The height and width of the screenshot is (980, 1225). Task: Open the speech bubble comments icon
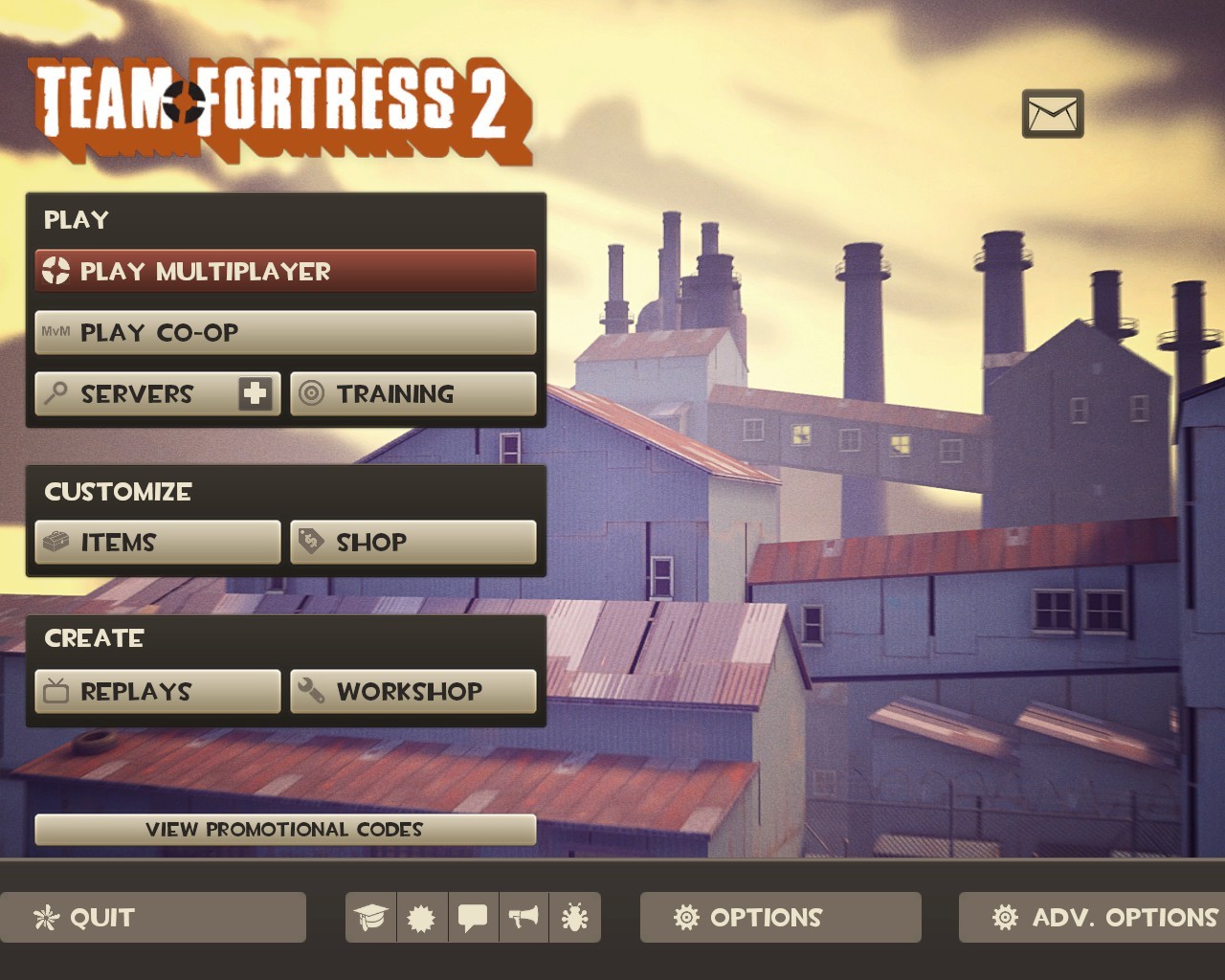(x=473, y=917)
